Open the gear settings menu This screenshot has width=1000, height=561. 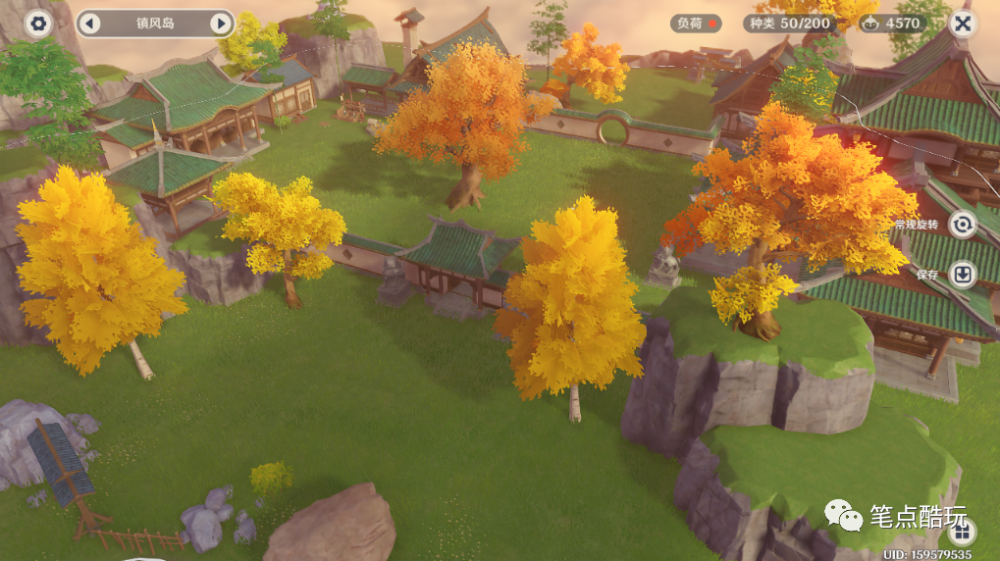click(38, 23)
